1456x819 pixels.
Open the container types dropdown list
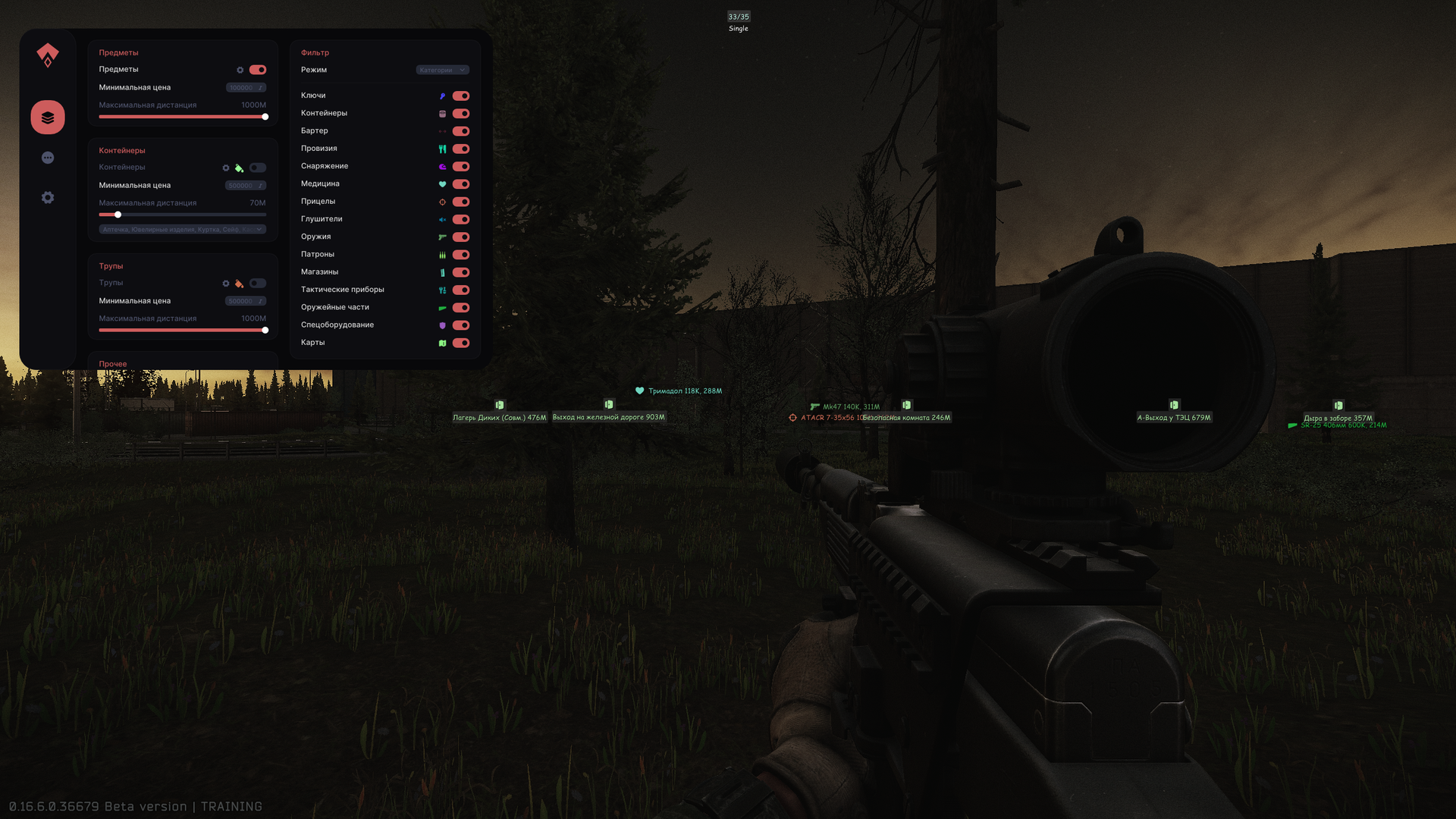182,229
